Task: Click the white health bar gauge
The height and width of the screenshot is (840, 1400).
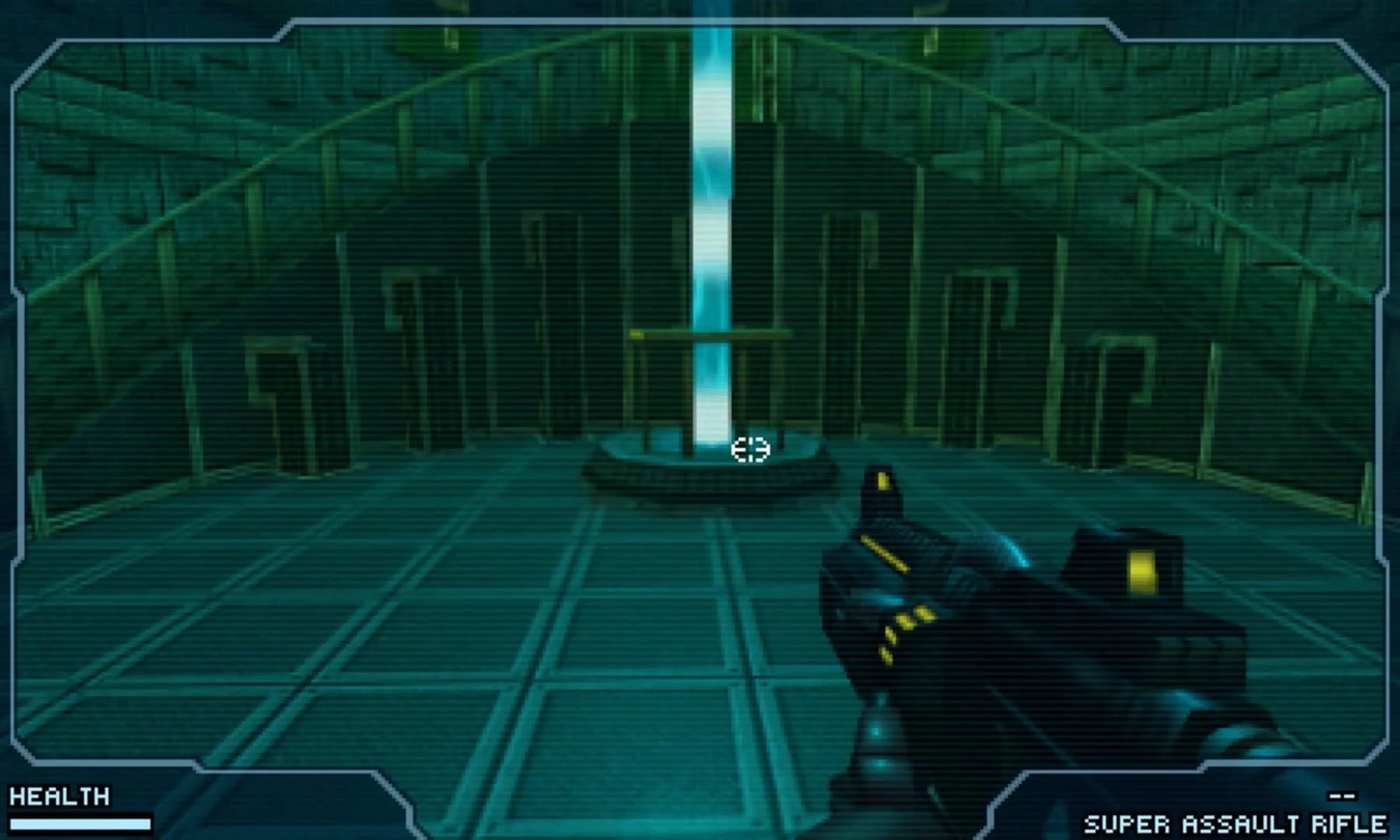Action: [82, 823]
